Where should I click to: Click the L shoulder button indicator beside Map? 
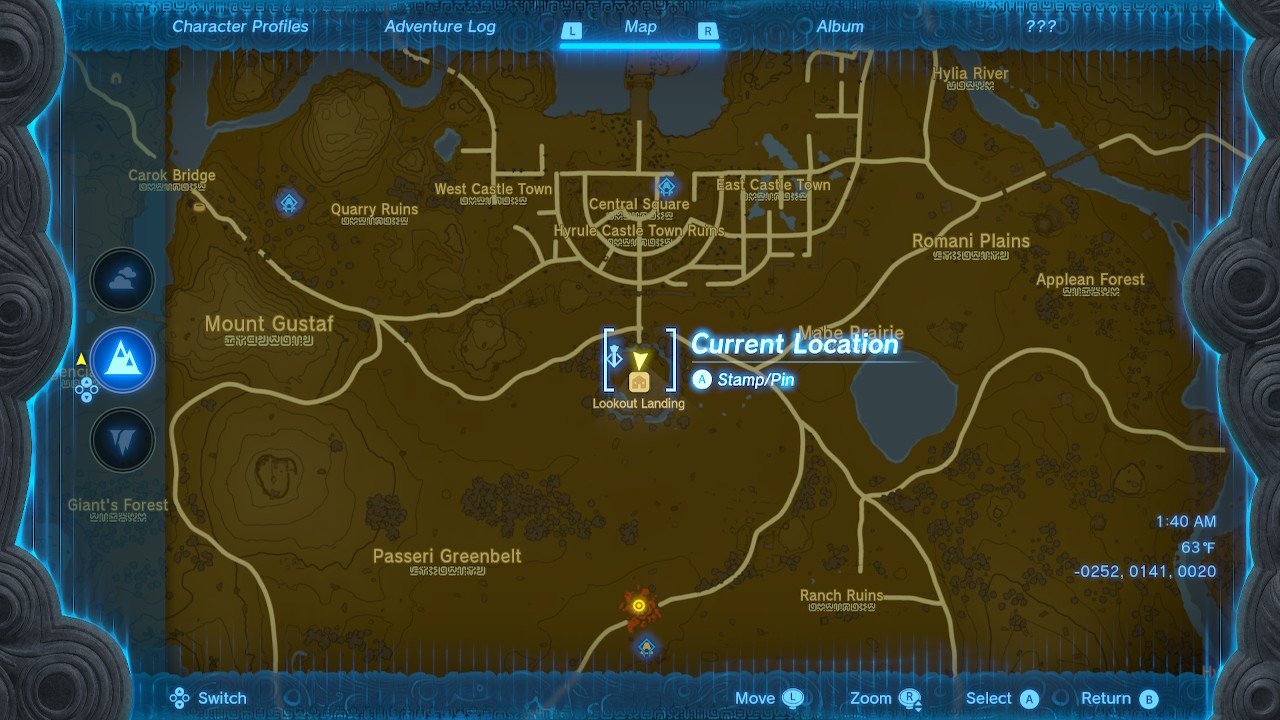(572, 31)
